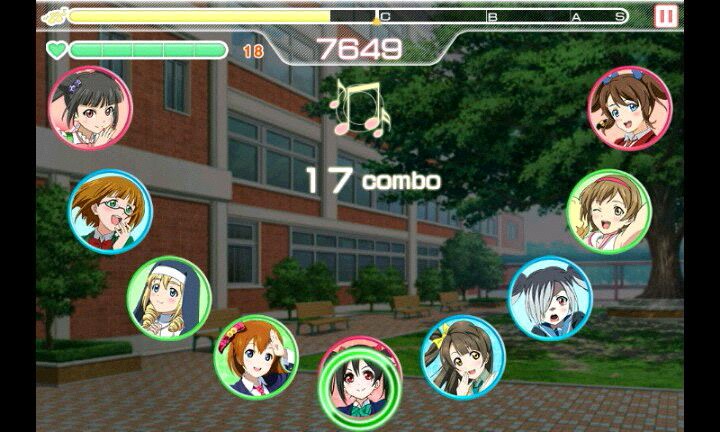
Task: Pause the live show
Action: [665, 16]
